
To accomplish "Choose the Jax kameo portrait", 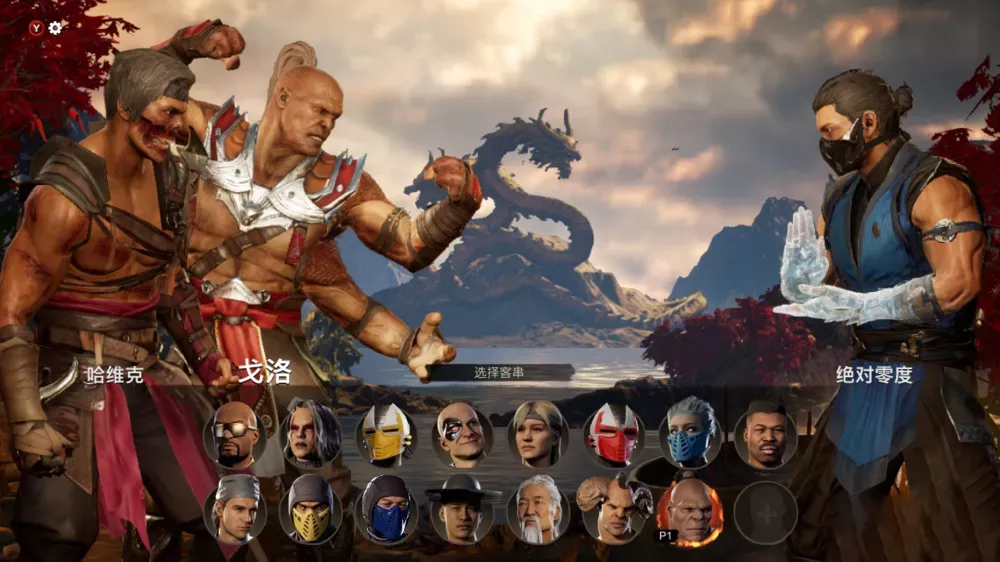I will pyautogui.click(x=765, y=435).
